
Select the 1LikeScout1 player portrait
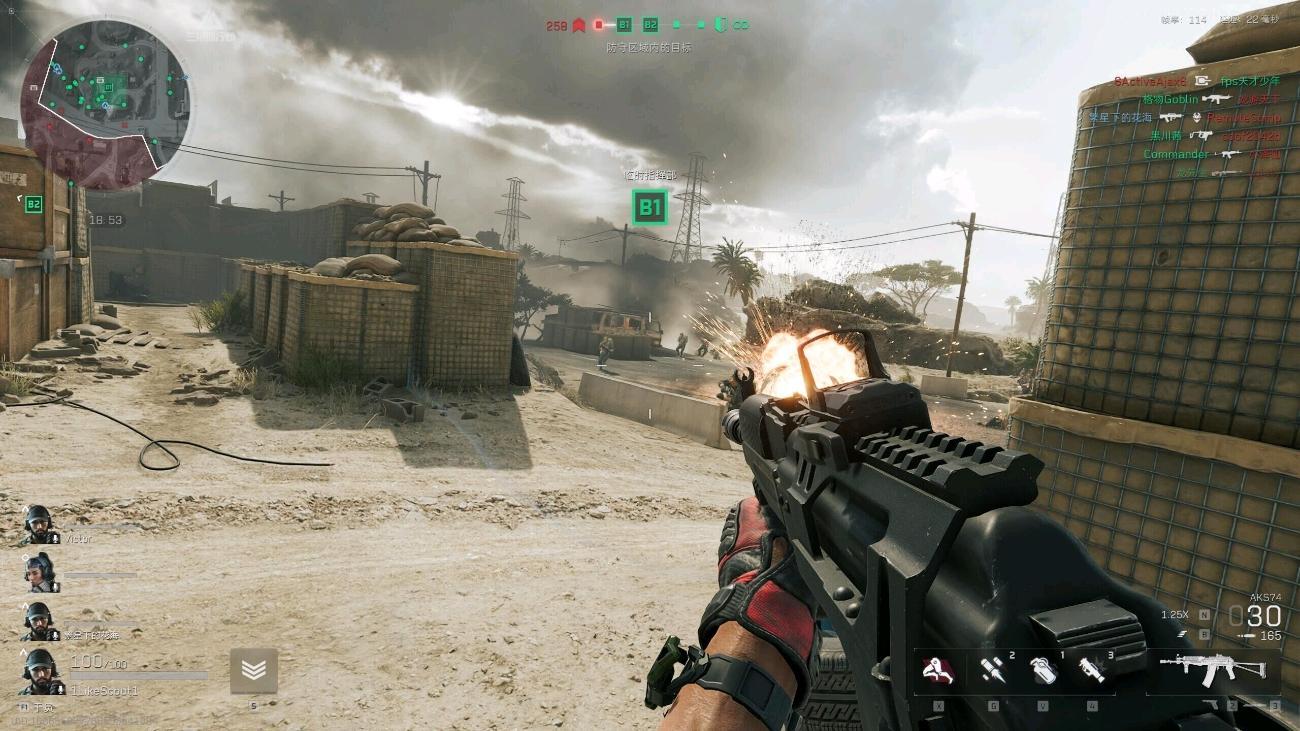click(x=39, y=671)
